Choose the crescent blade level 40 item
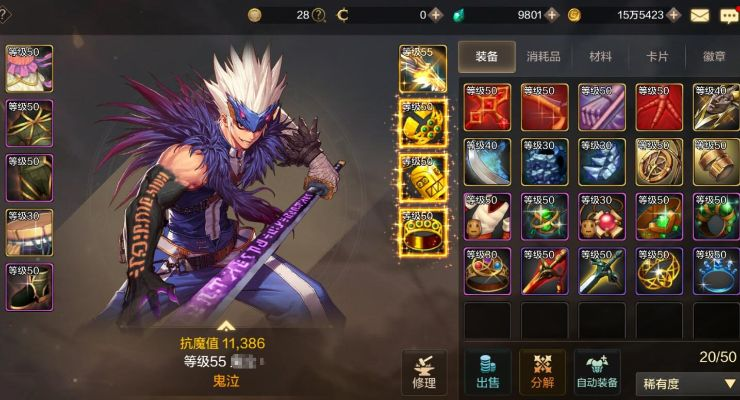This screenshot has height=400, width=740. tap(487, 161)
